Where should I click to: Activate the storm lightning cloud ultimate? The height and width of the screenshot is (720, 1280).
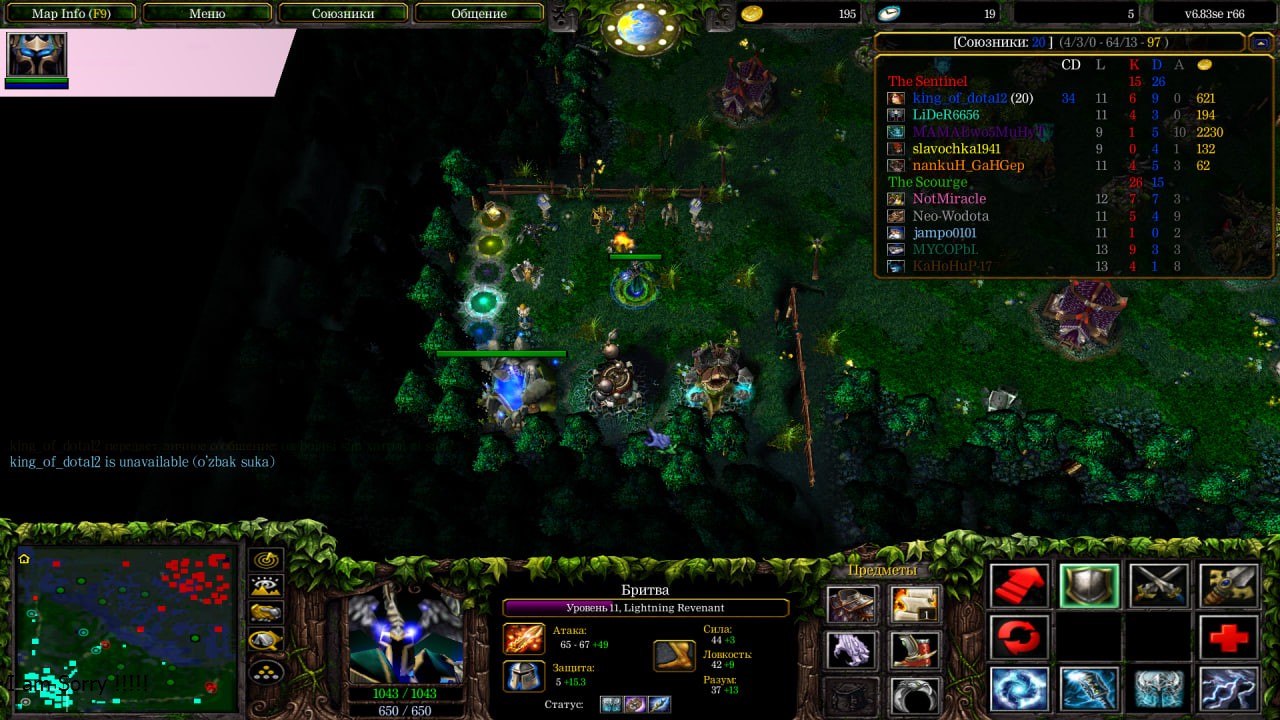point(1229,689)
